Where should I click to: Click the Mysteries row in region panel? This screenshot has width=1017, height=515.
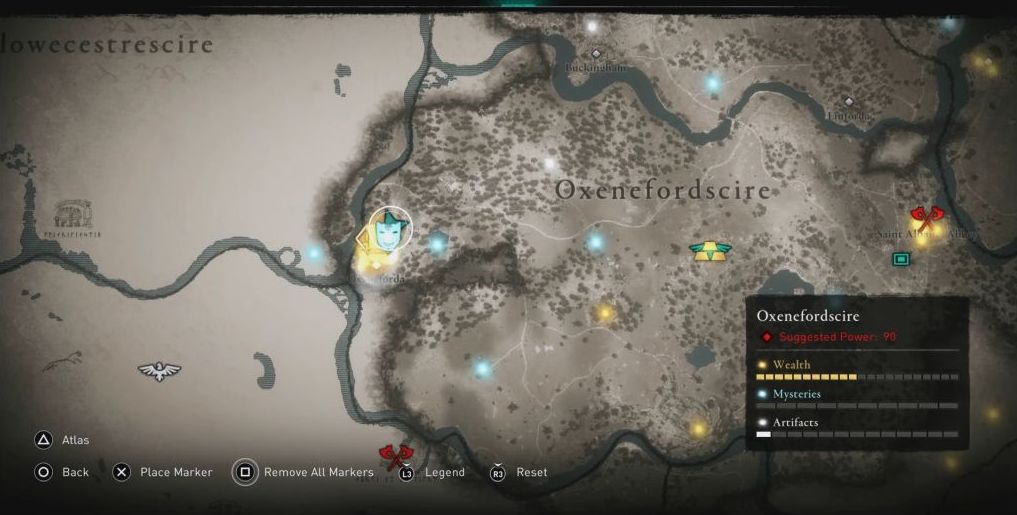856,400
